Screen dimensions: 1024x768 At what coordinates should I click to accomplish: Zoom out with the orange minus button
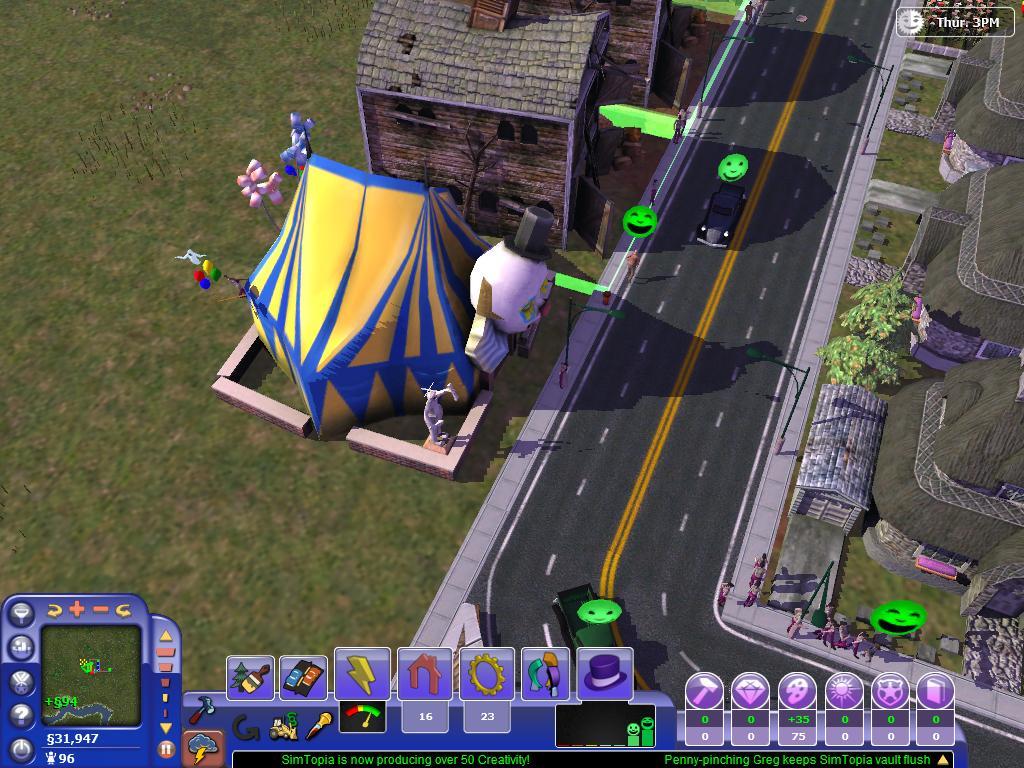(101, 609)
